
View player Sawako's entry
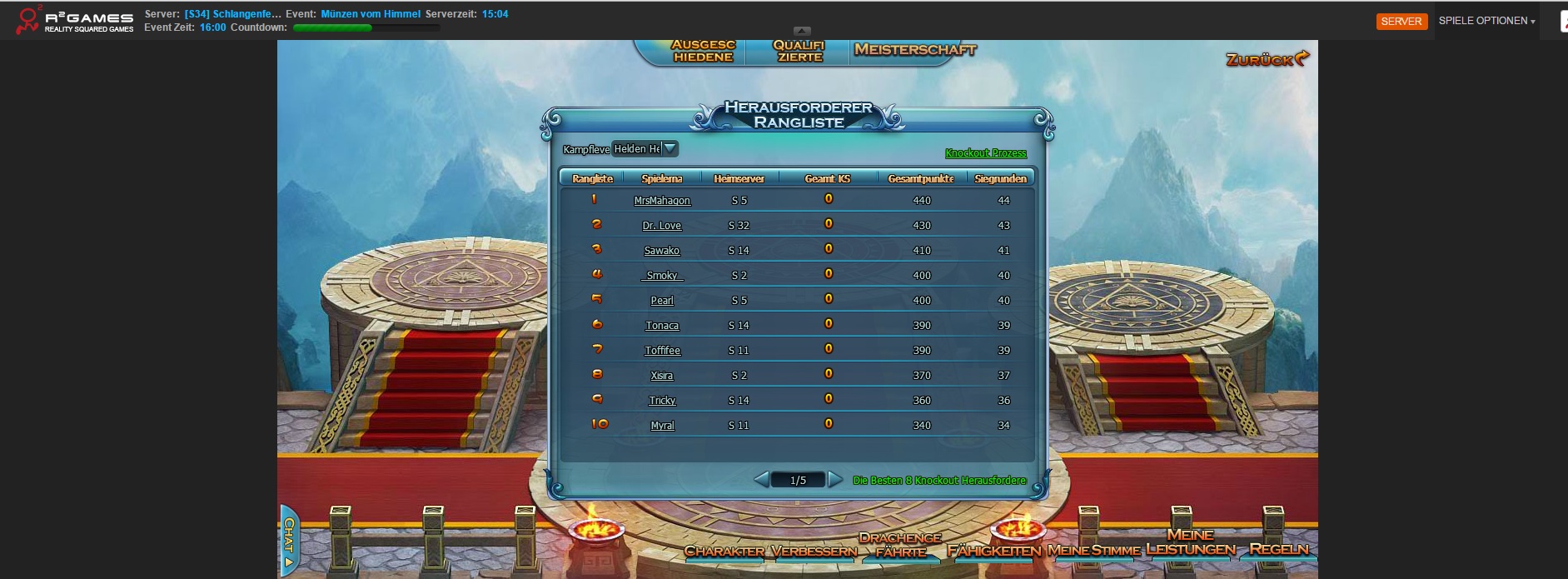tap(662, 251)
